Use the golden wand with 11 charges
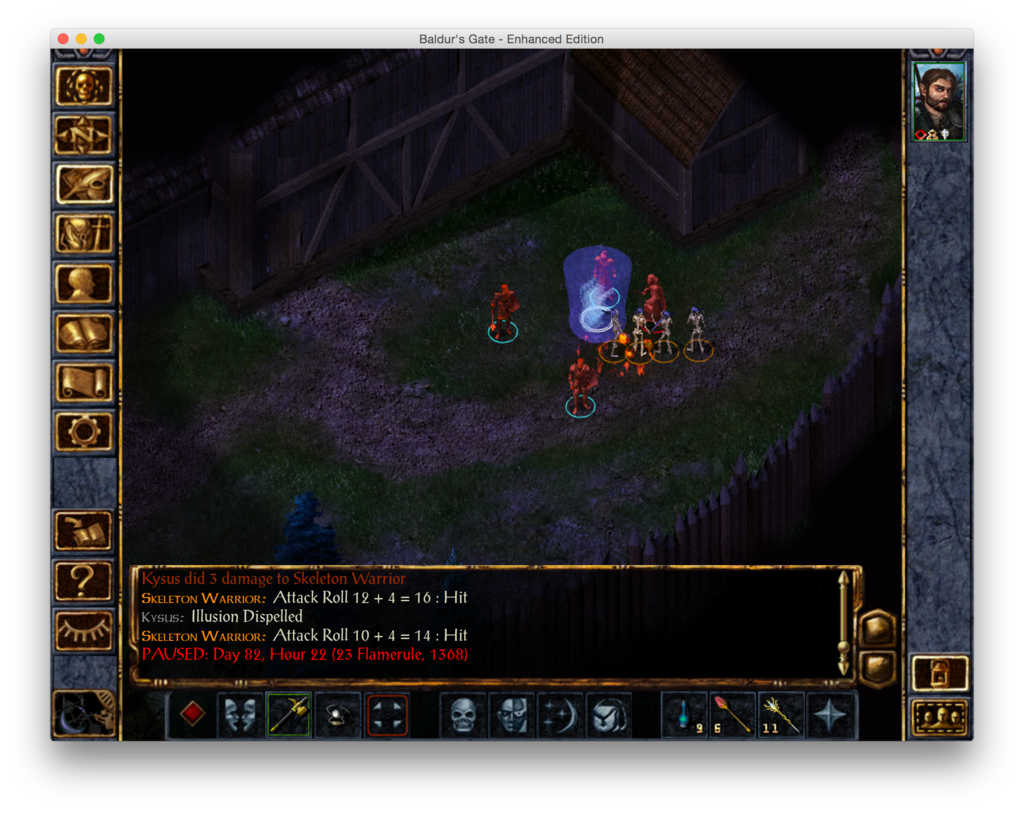This screenshot has width=1024, height=813. click(x=781, y=715)
